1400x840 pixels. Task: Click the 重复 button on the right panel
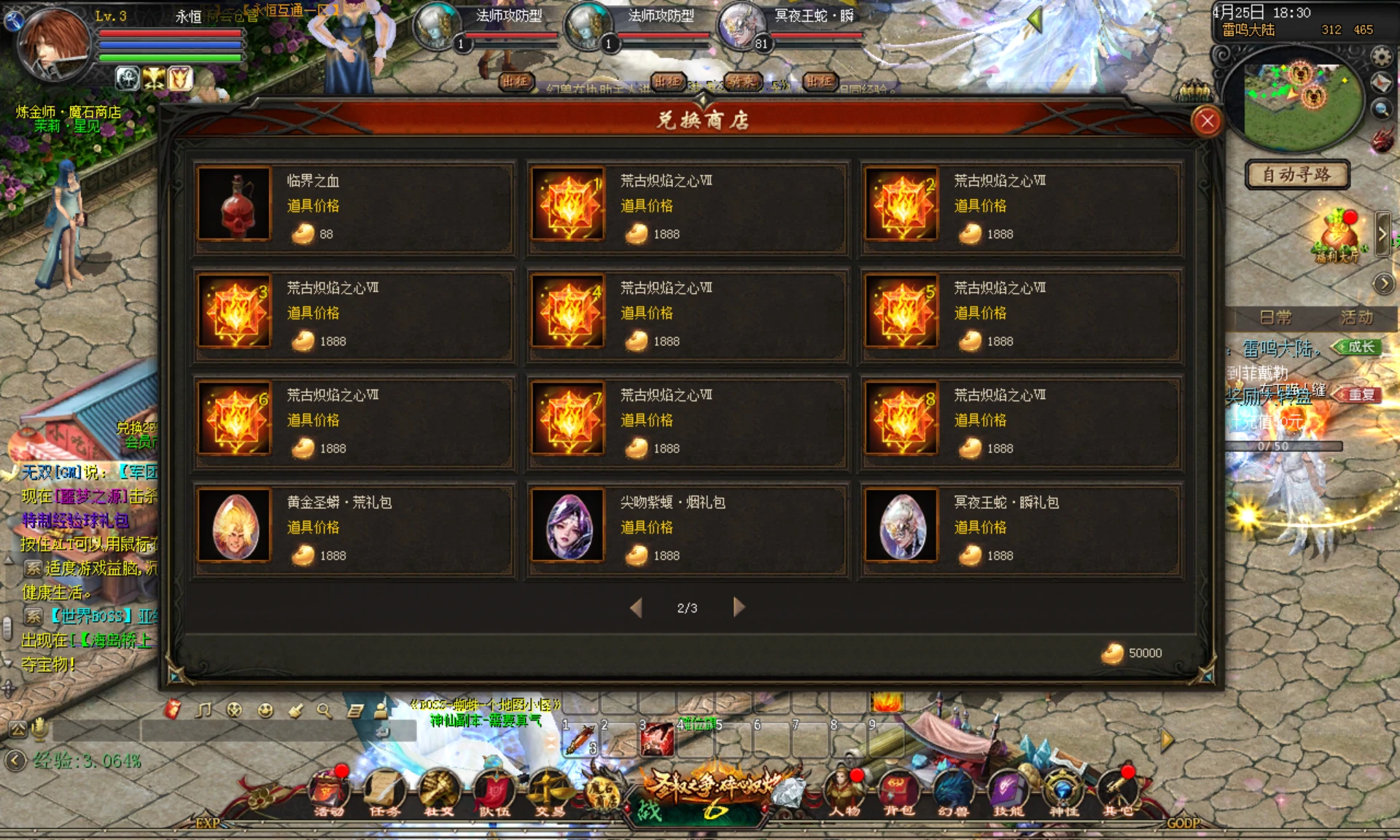pyautogui.click(x=1361, y=394)
